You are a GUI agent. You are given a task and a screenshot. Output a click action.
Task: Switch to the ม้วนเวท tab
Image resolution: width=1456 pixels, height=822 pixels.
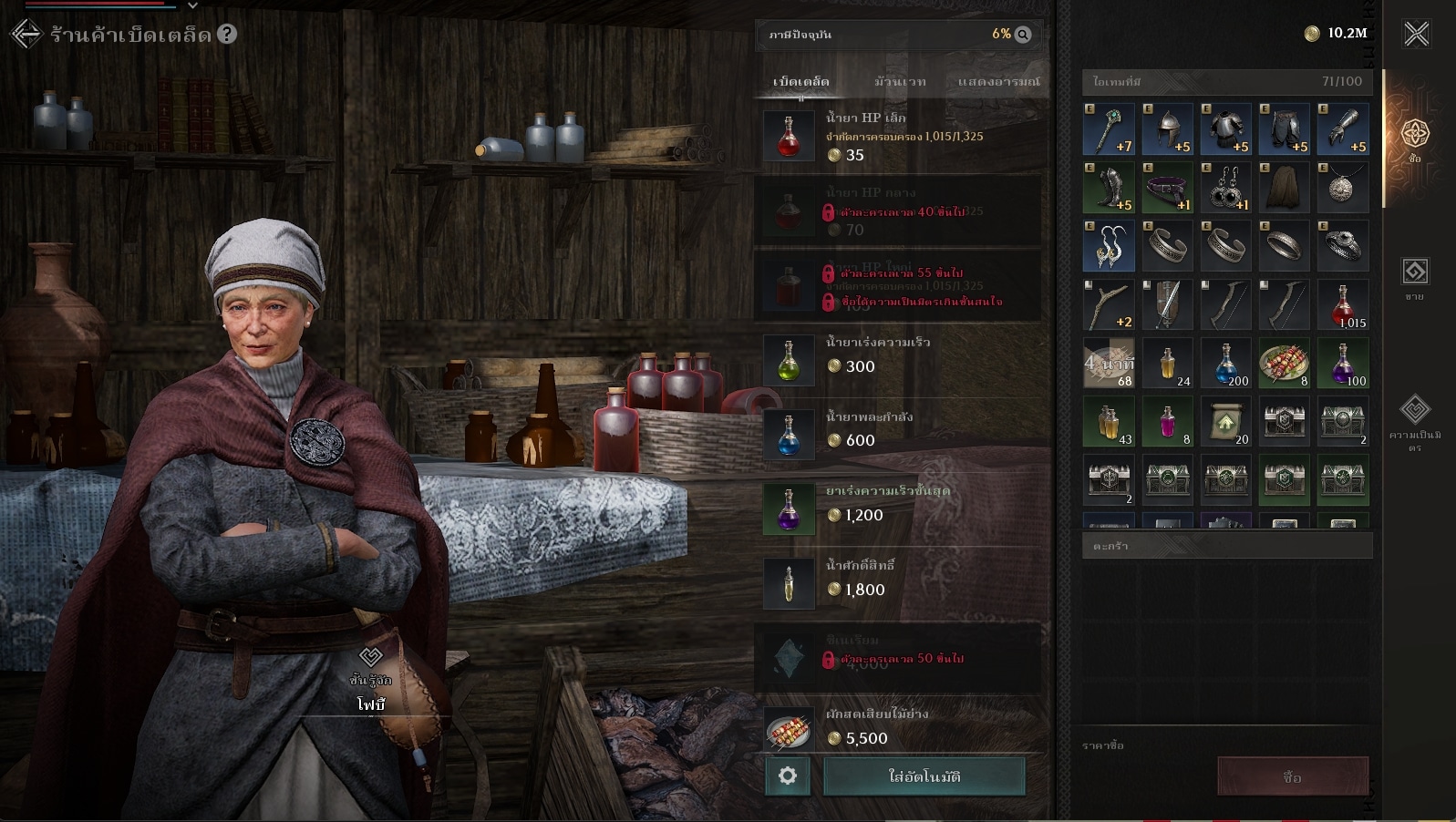tap(900, 82)
